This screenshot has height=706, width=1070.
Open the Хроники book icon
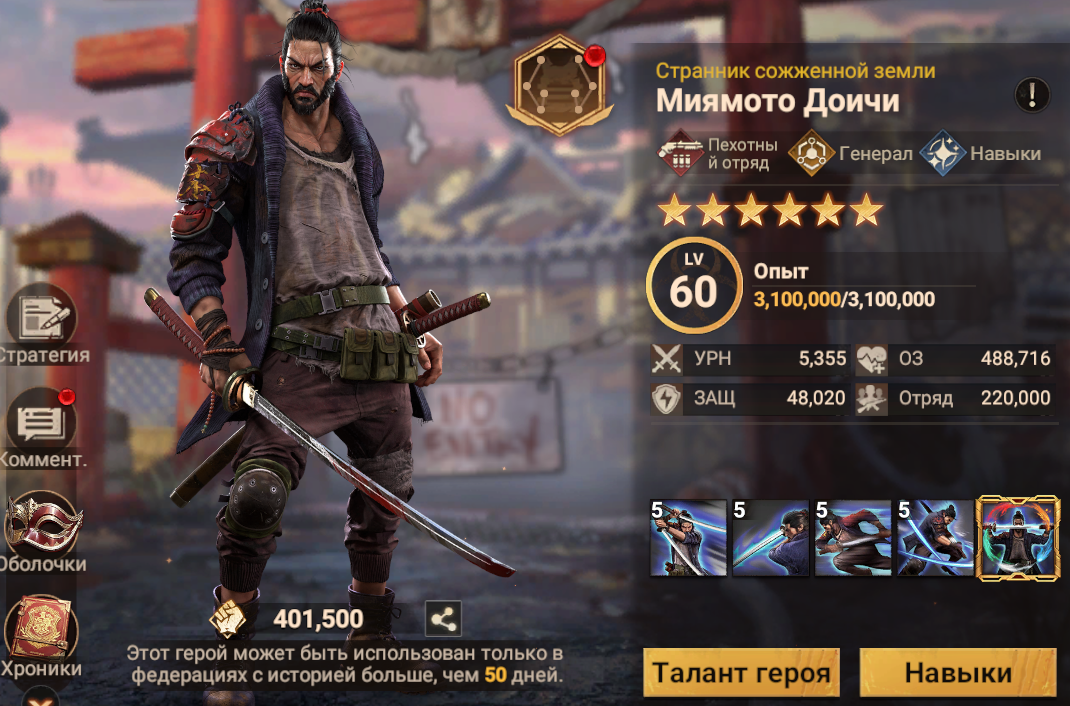click(x=41, y=630)
